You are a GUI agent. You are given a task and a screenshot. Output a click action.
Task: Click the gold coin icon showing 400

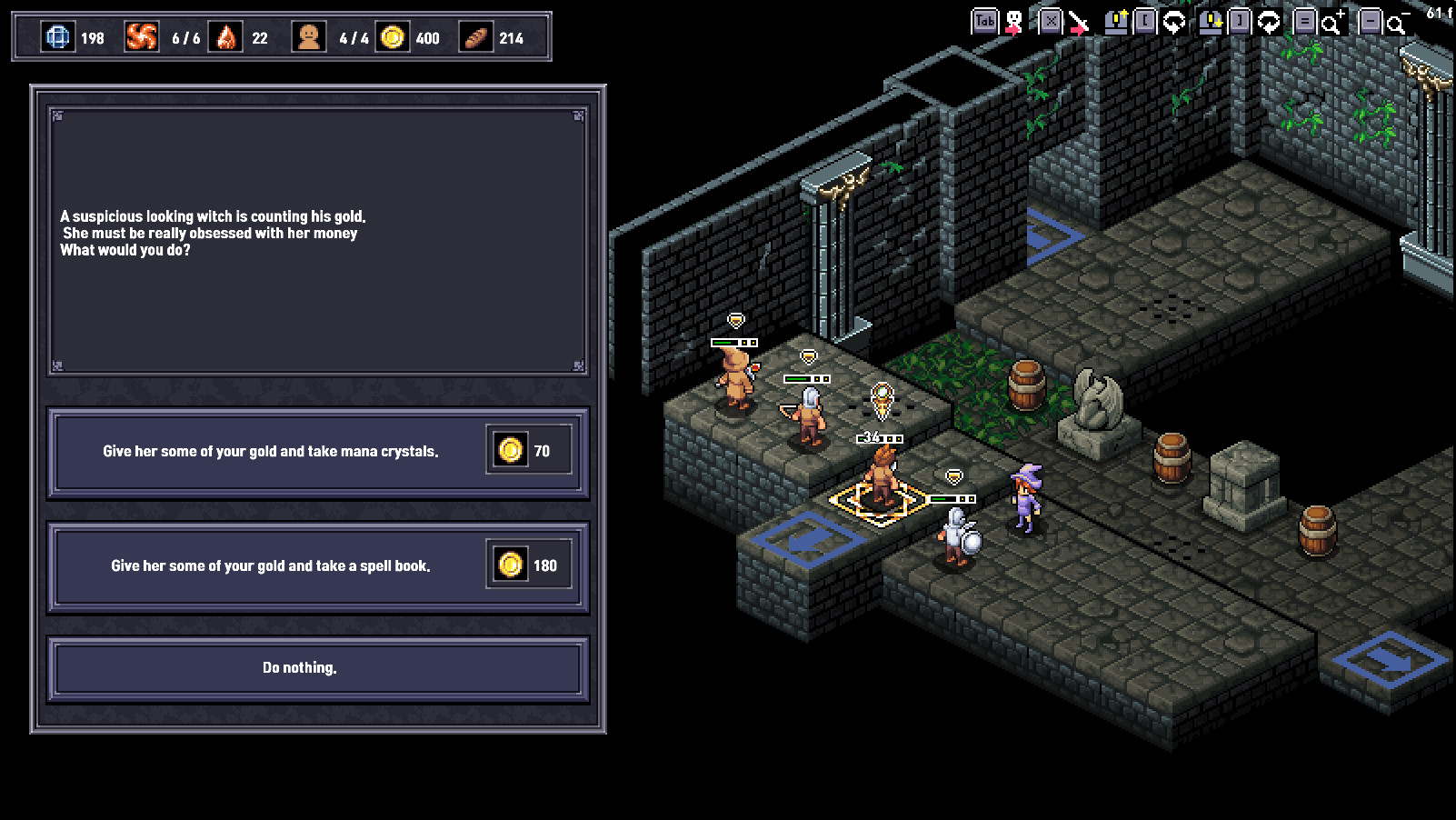(394, 38)
